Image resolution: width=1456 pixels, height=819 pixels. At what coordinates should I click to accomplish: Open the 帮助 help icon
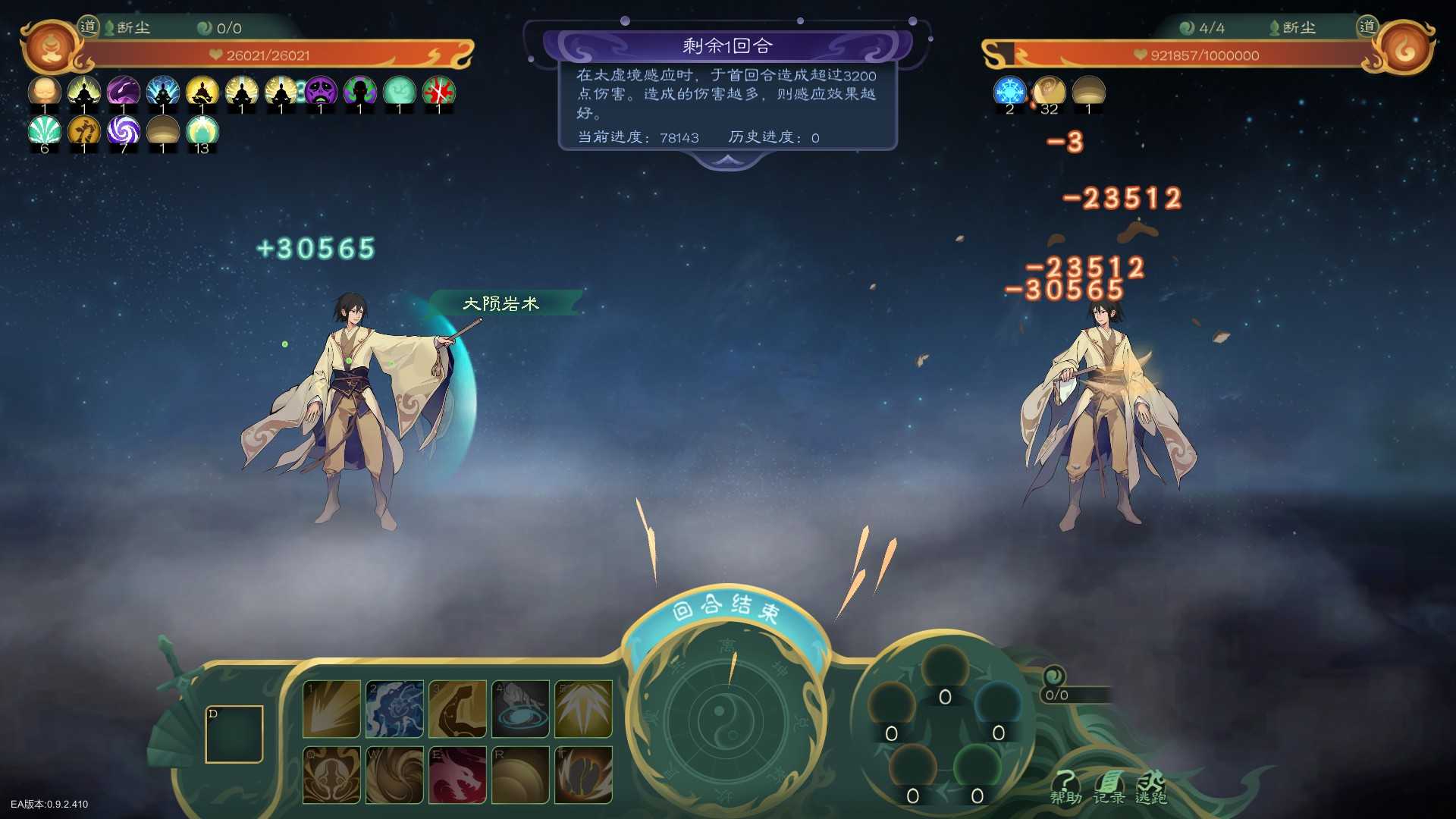(x=1068, y=786)
